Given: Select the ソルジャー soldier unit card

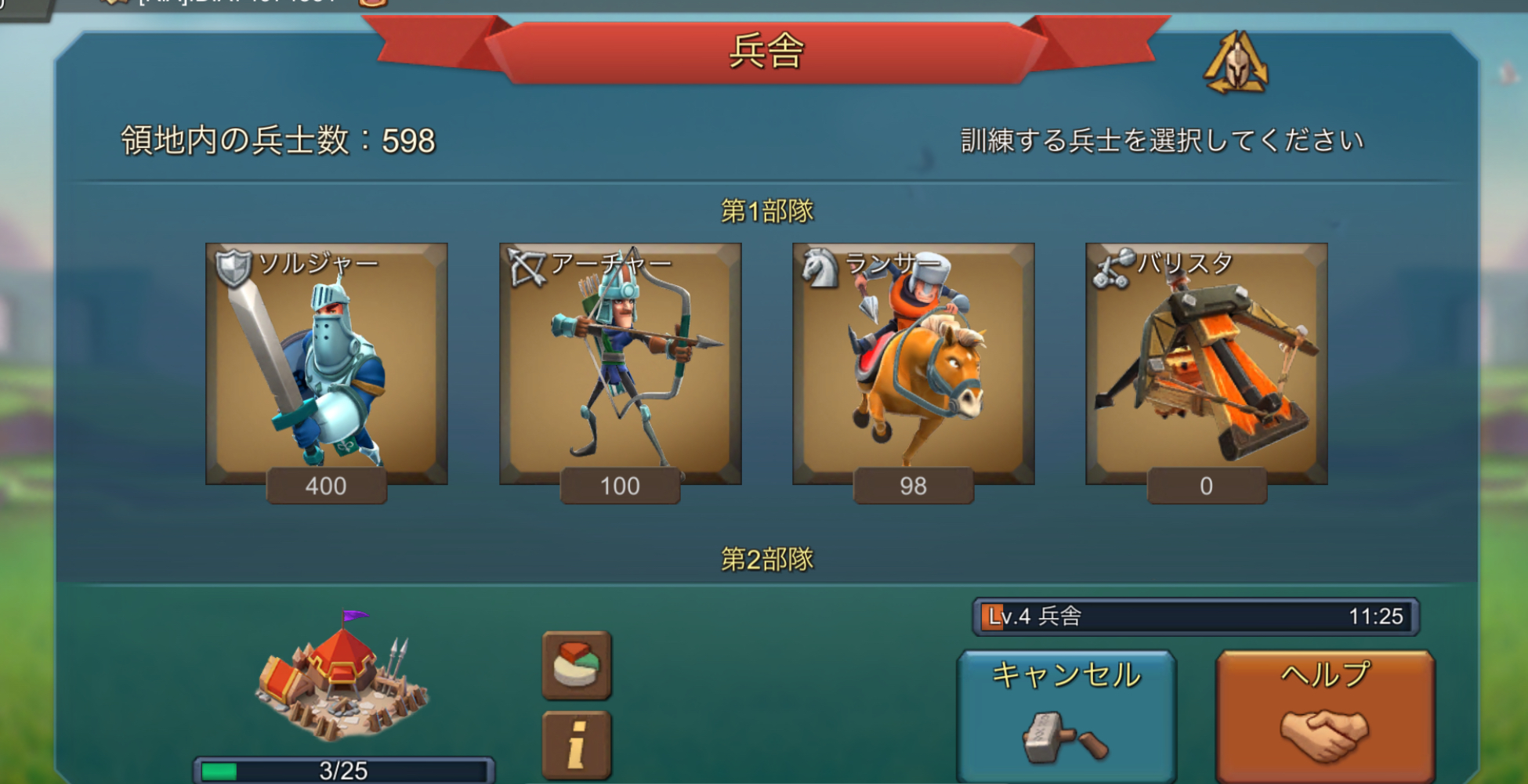Looking at the screenshot, I should [326, 364].
